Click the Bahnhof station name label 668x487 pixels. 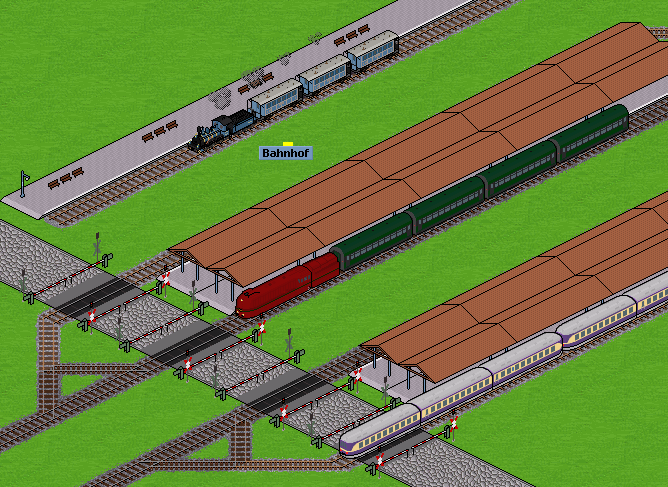286,153
